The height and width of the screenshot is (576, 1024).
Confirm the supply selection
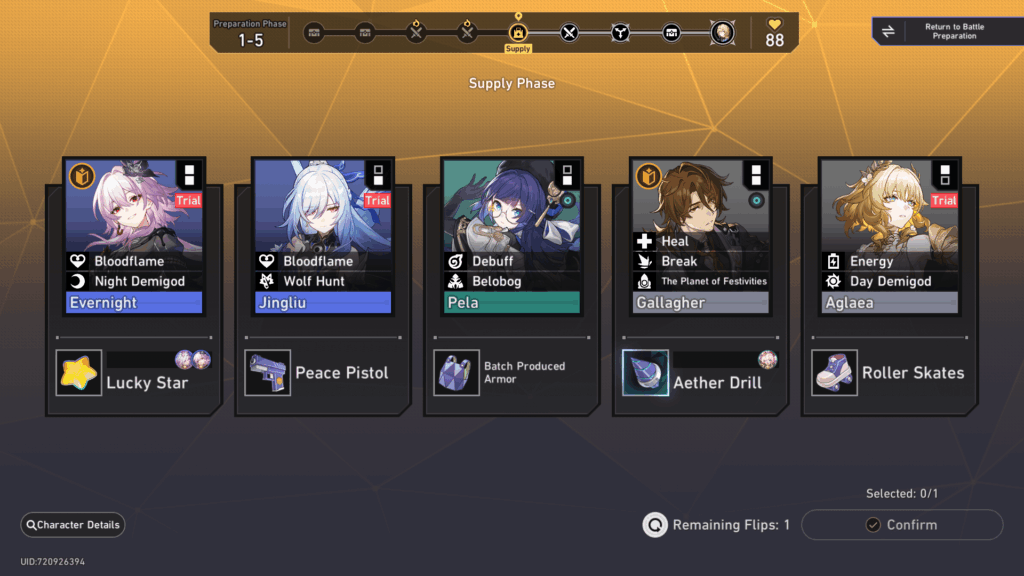(902, 525)
